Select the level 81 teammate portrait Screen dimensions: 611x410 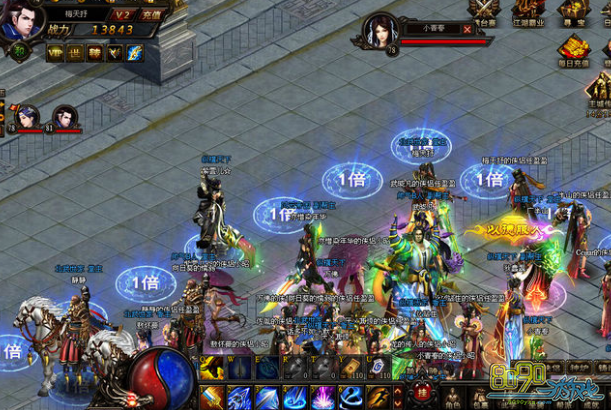[x=65, y=117]
